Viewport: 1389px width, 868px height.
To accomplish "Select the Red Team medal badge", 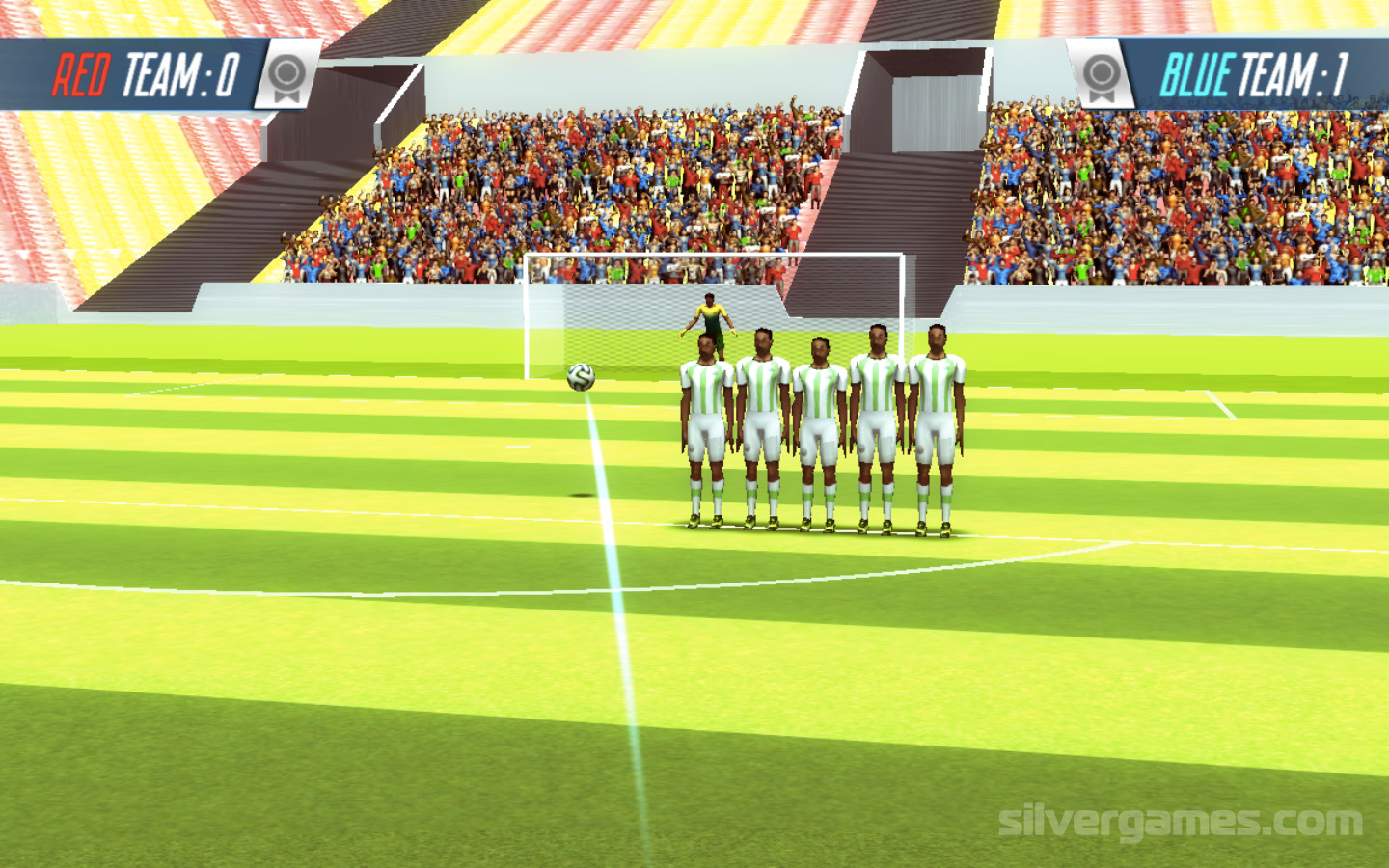I will click(x=286, y=75).
